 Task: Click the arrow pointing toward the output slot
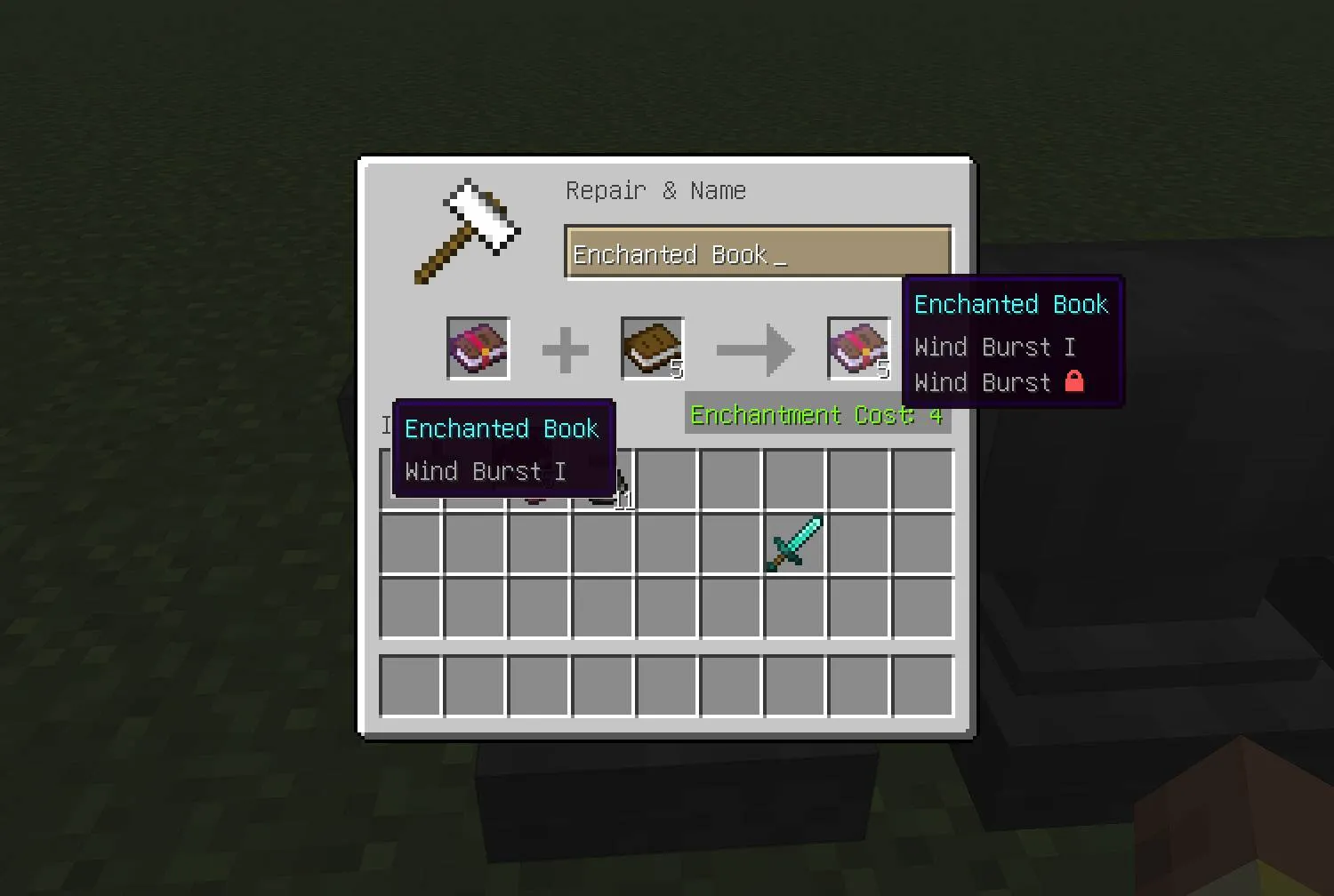pyautogui.click(x=755, y=349)
